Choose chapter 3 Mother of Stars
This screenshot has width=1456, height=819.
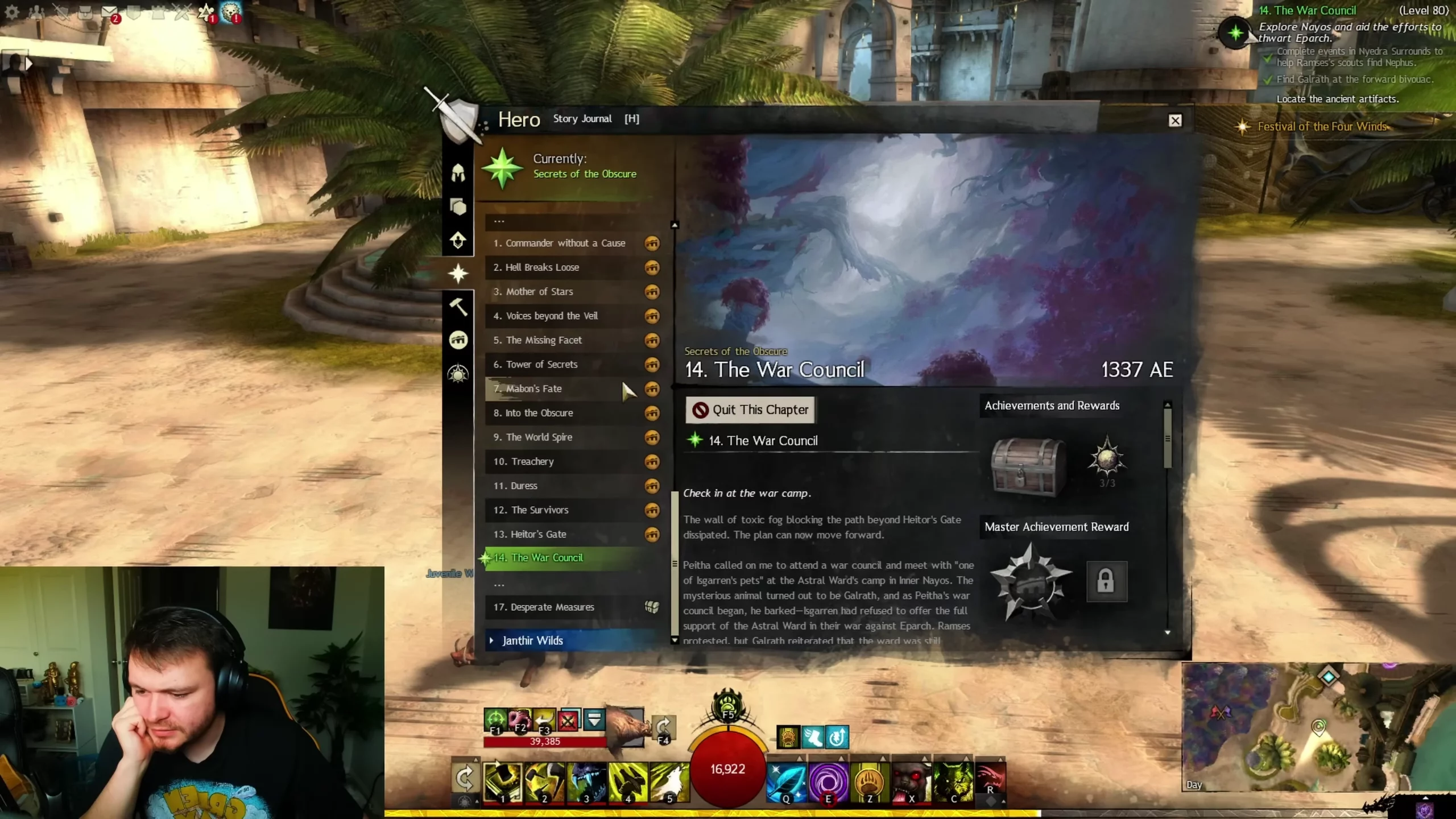coord(539,292)
